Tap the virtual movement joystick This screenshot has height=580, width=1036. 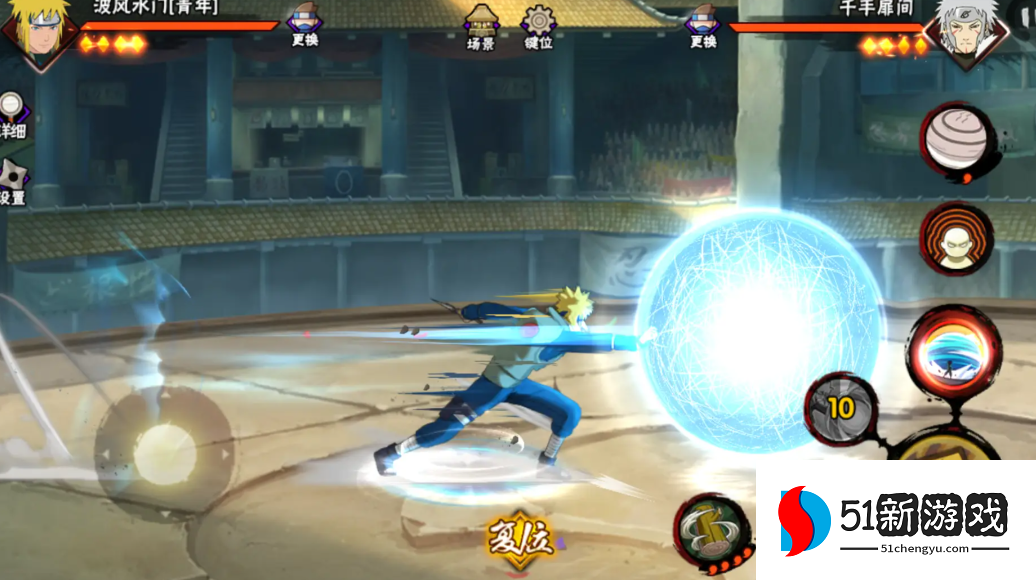164,450
